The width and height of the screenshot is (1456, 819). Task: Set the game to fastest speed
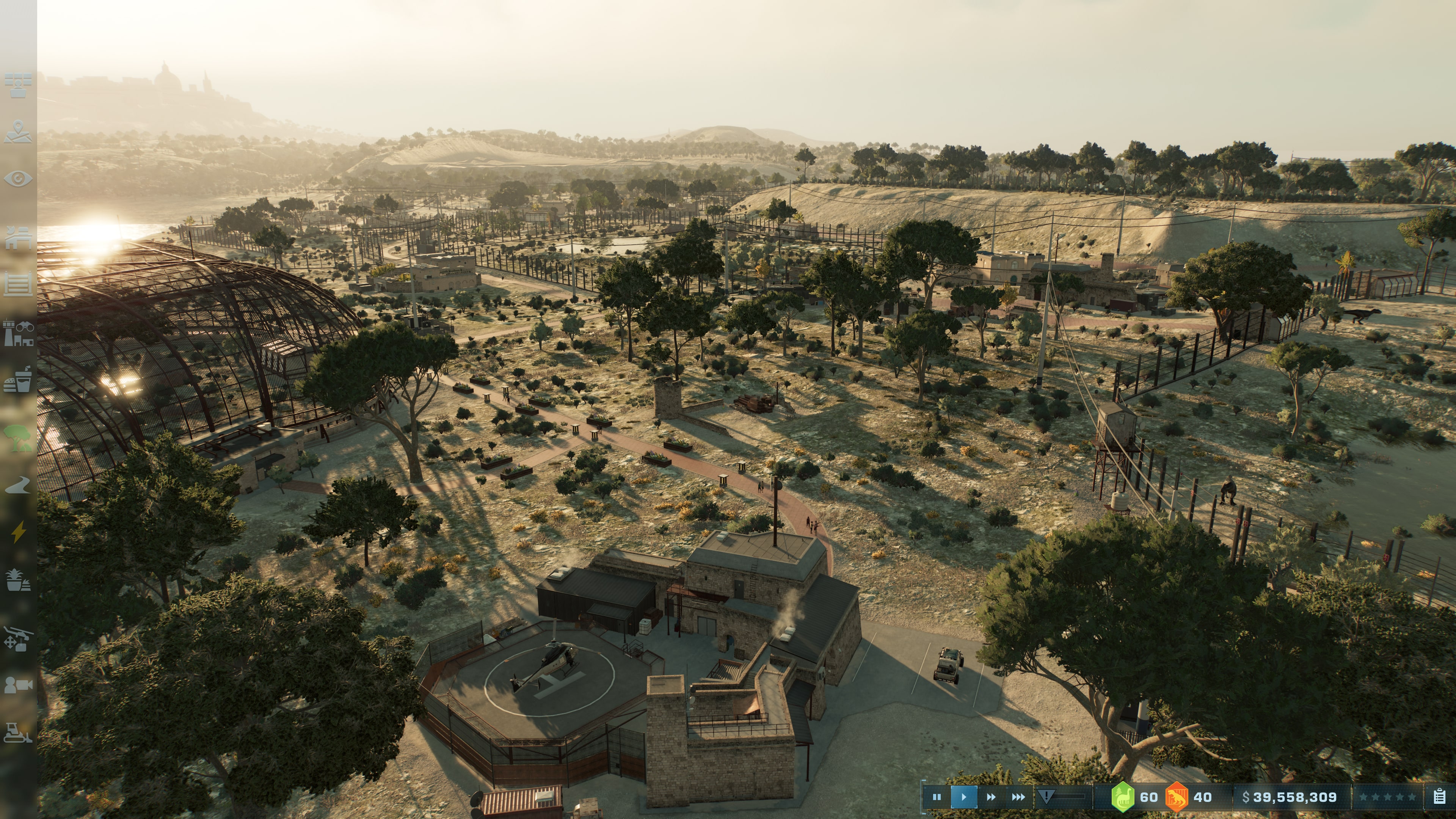tap(1018, 796)
